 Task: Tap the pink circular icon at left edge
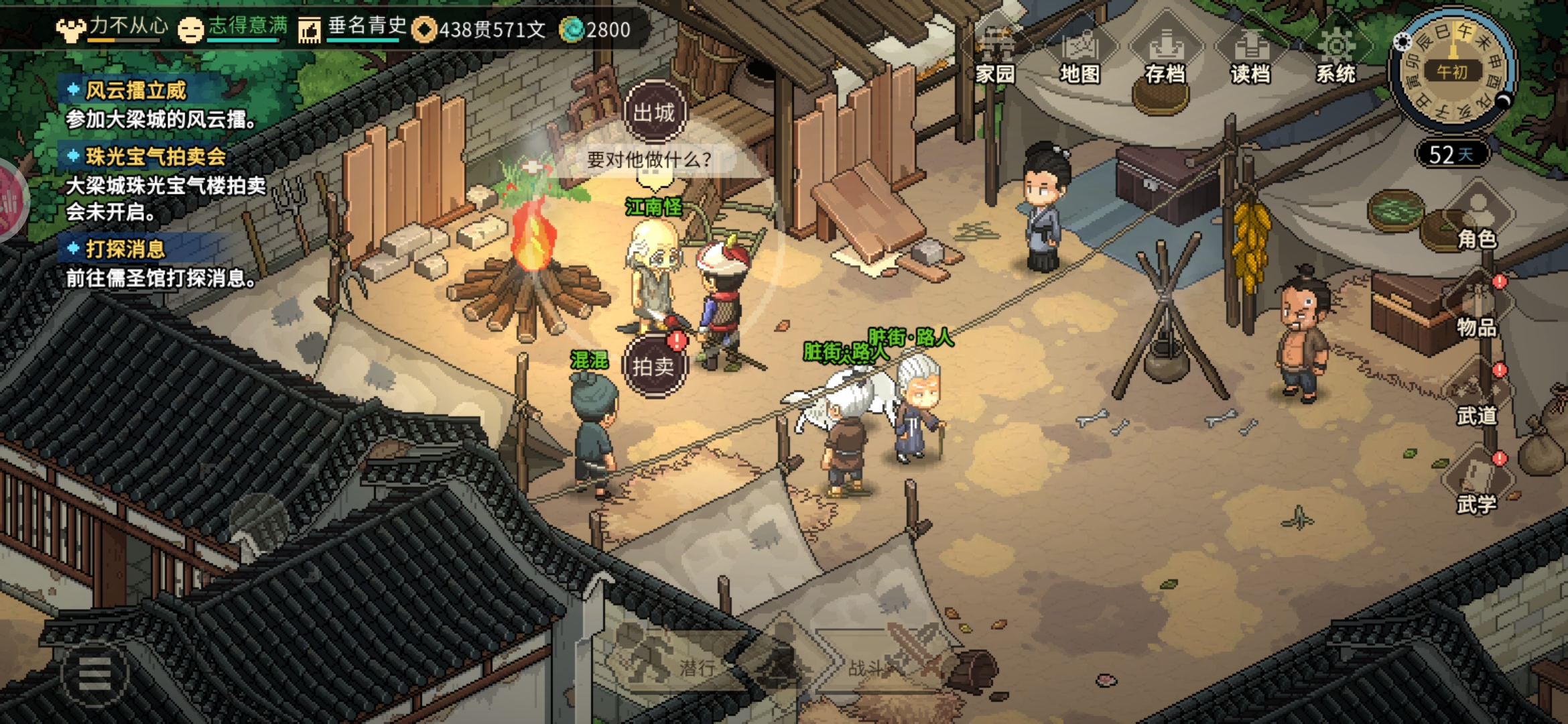click(x=9, y=201)
